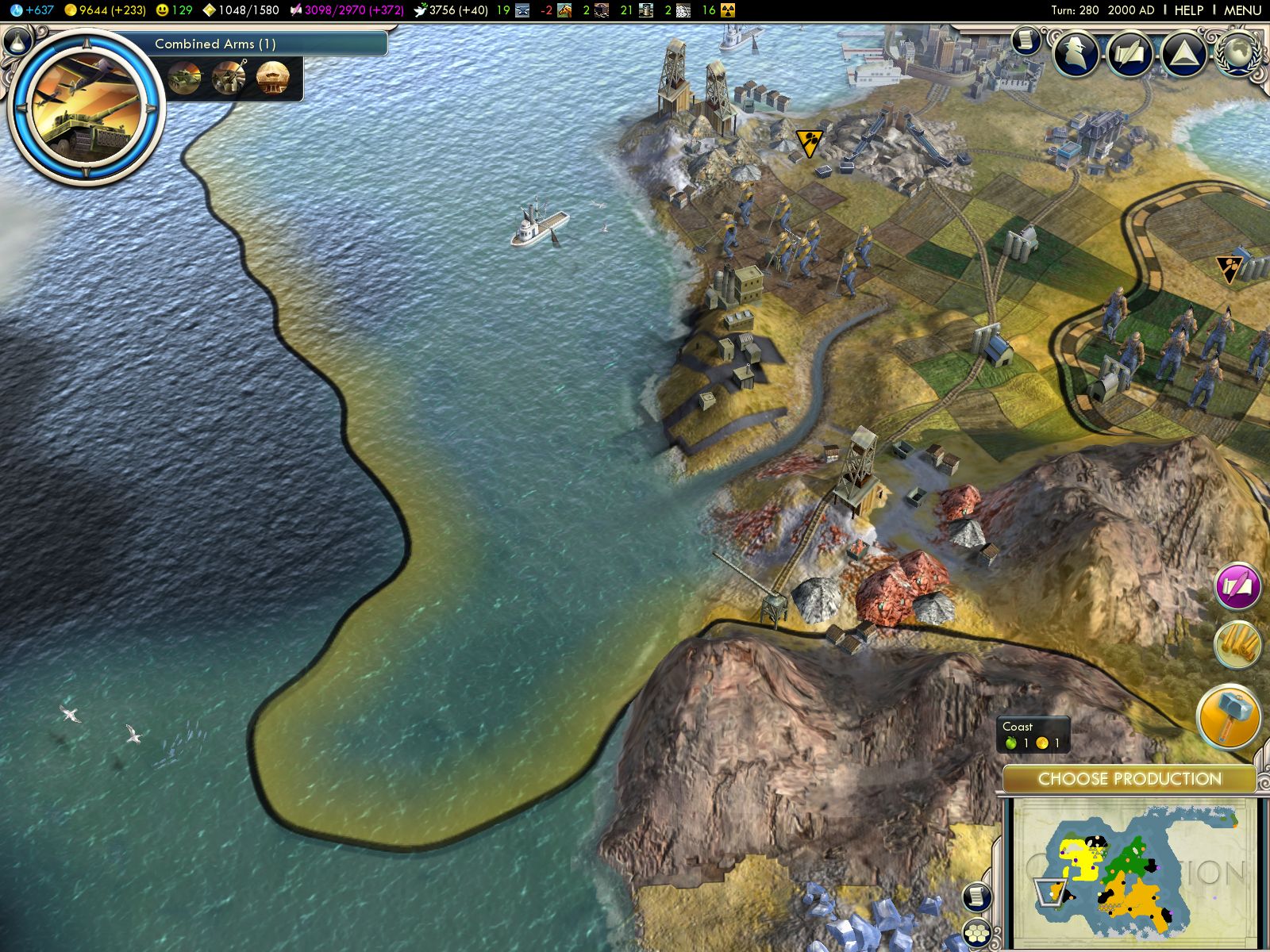Open the notification log scroll near the top
Viewport: 1270px width, 952px height.
1026,39
